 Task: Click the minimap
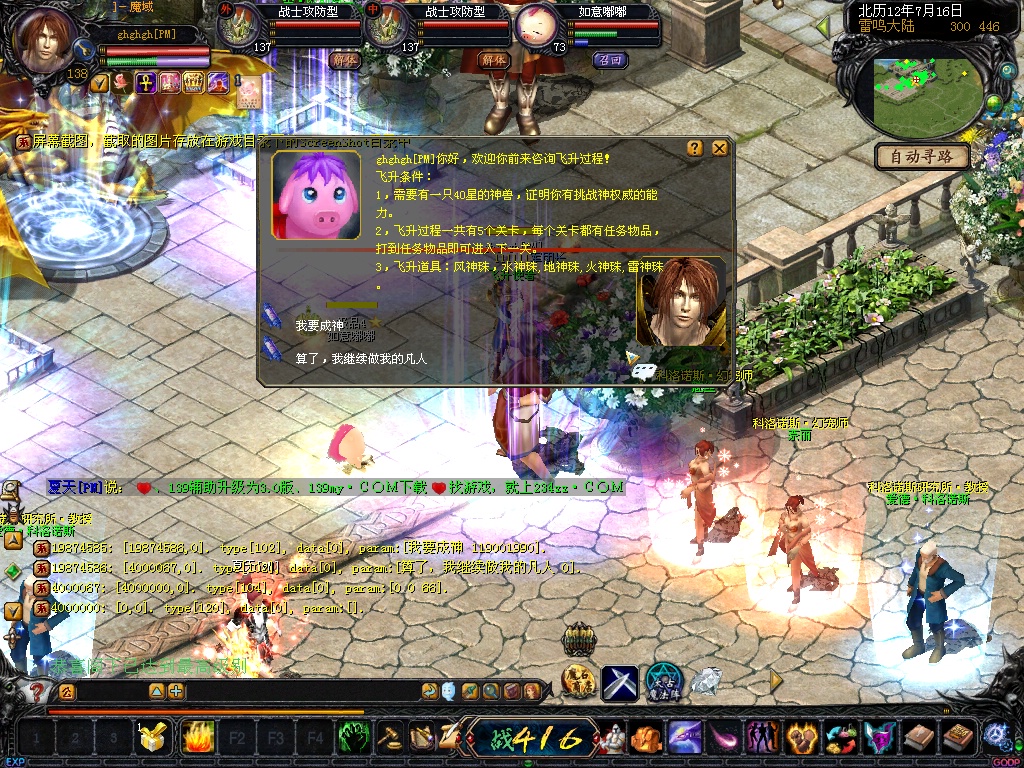(926, 93)
